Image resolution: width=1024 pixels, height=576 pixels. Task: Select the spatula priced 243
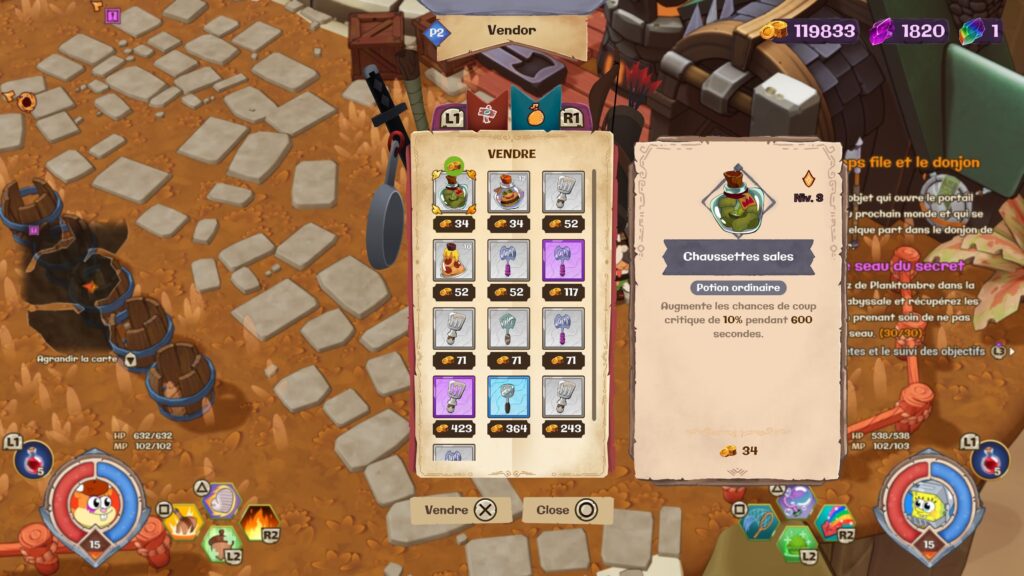click(x=562, y=396)
